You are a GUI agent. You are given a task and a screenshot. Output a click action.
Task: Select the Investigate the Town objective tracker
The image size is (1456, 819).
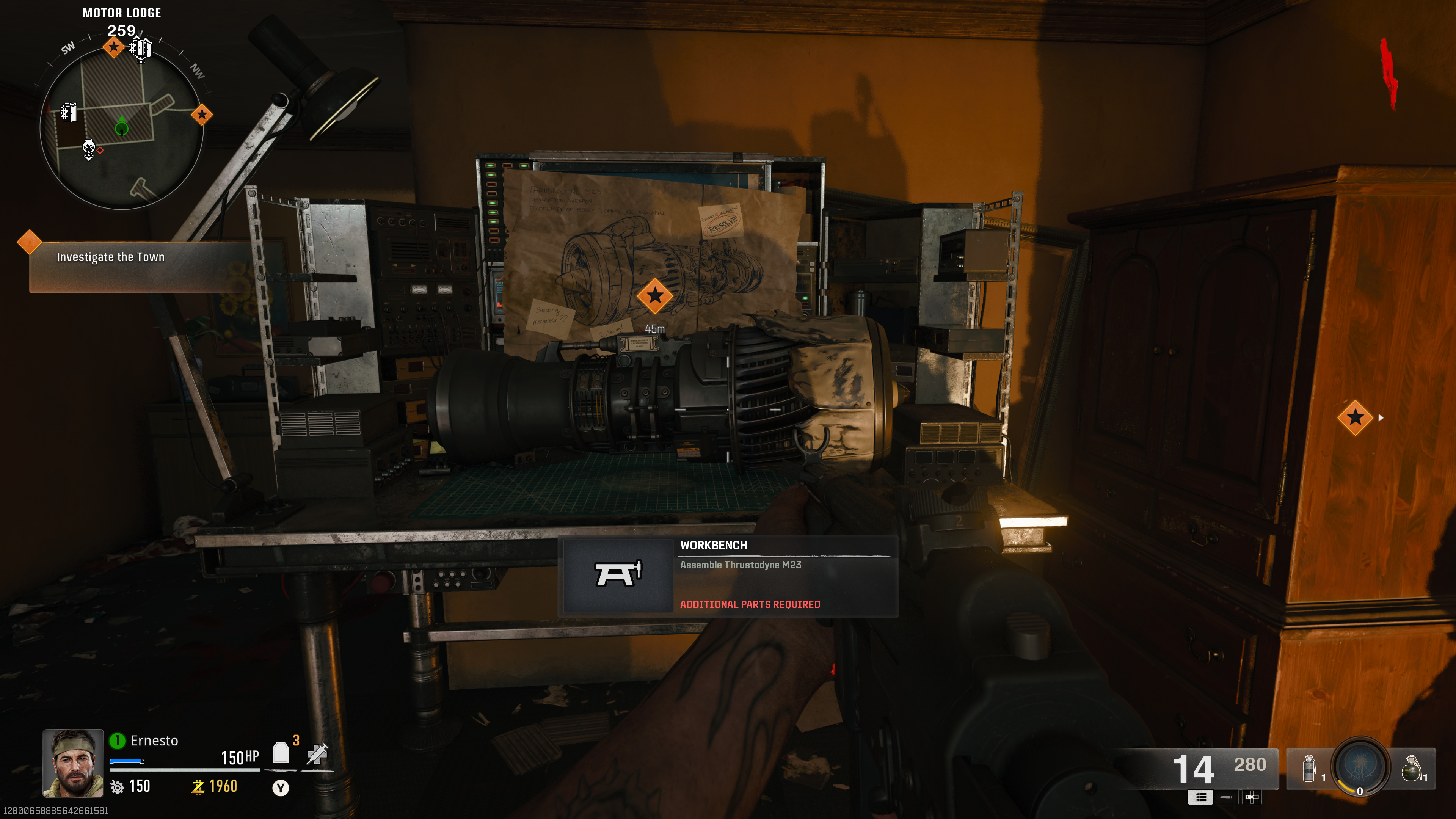click(111, 257)
